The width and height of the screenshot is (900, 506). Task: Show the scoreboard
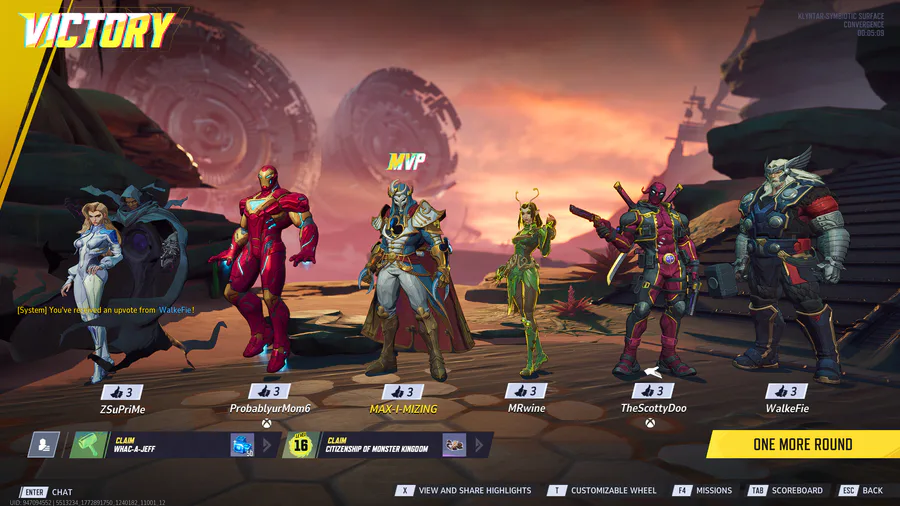coord(786,491)
